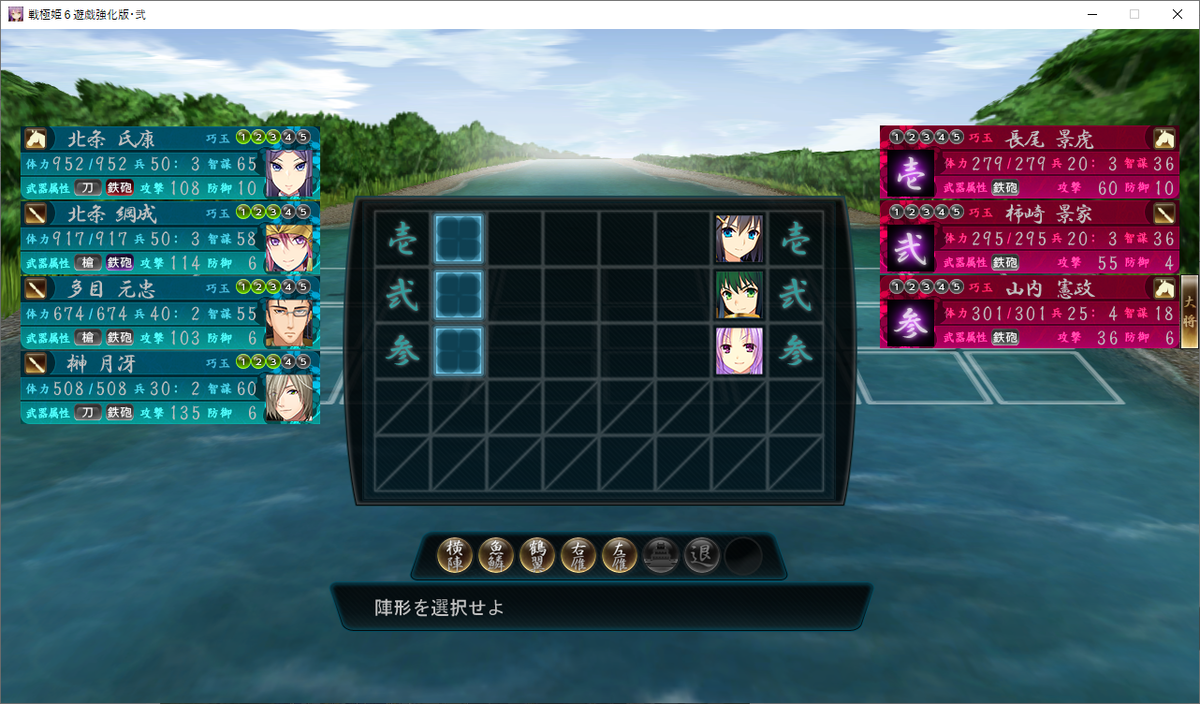Image resolution: width=1200 pixels, height=704 pixels.
Task: Select 榊 月冴's unit panel
Action: pos(169,387)
